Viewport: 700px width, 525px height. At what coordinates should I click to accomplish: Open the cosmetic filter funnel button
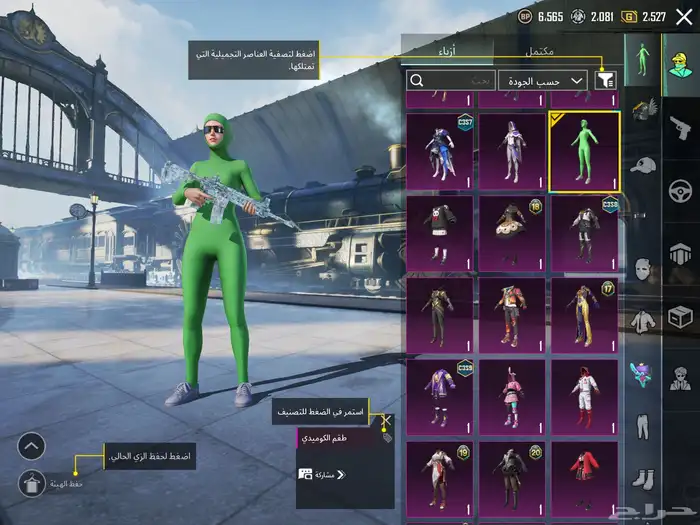605,80
